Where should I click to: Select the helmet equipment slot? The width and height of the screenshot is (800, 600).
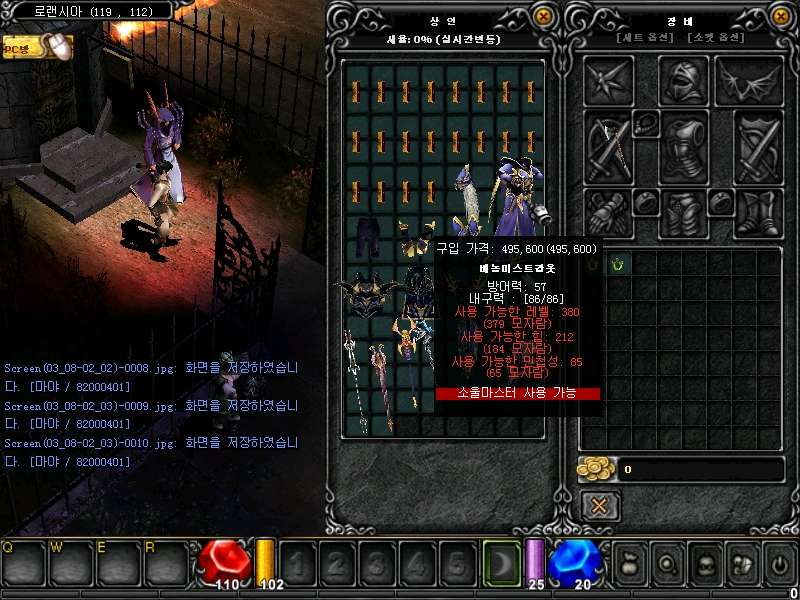tap(684, 80)
